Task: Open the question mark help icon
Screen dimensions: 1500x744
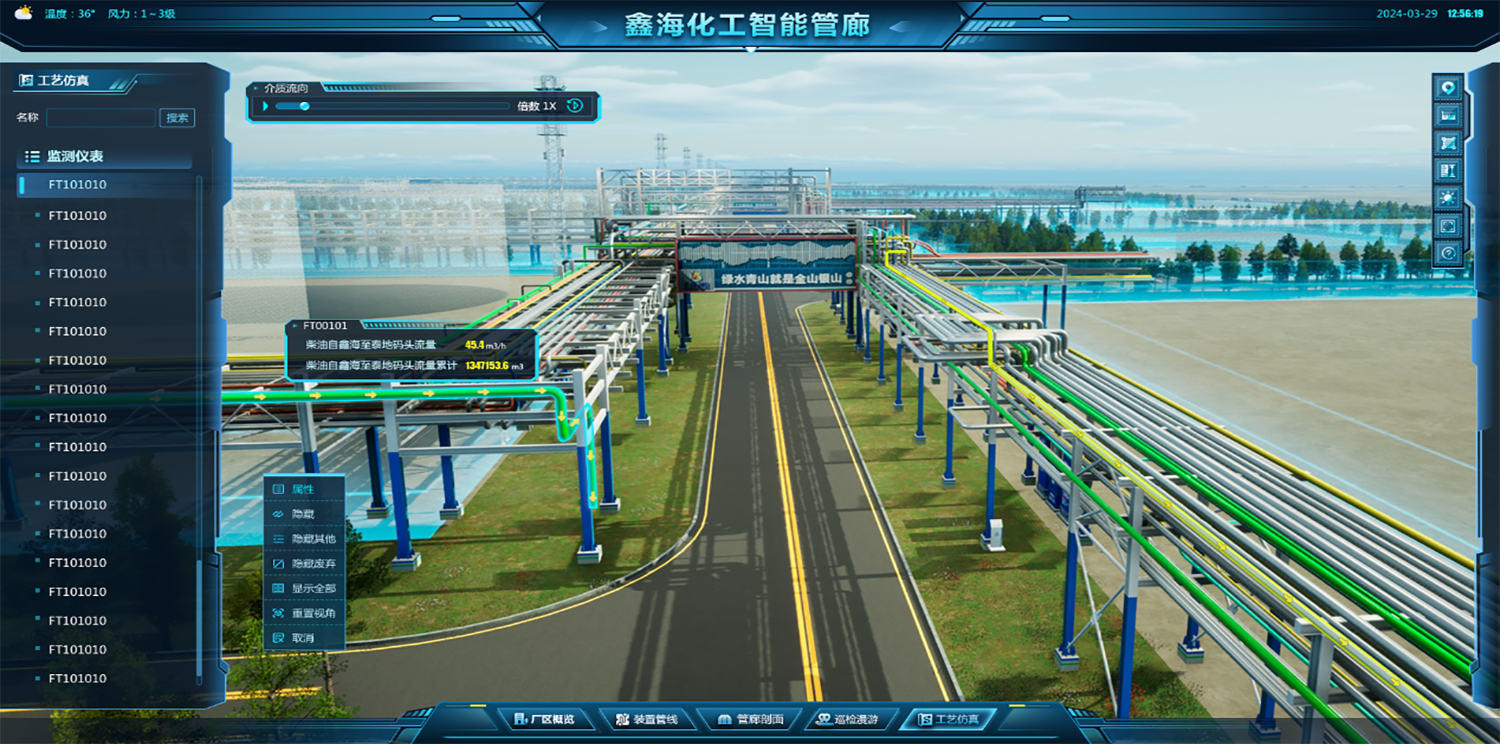Action: 1447,254
